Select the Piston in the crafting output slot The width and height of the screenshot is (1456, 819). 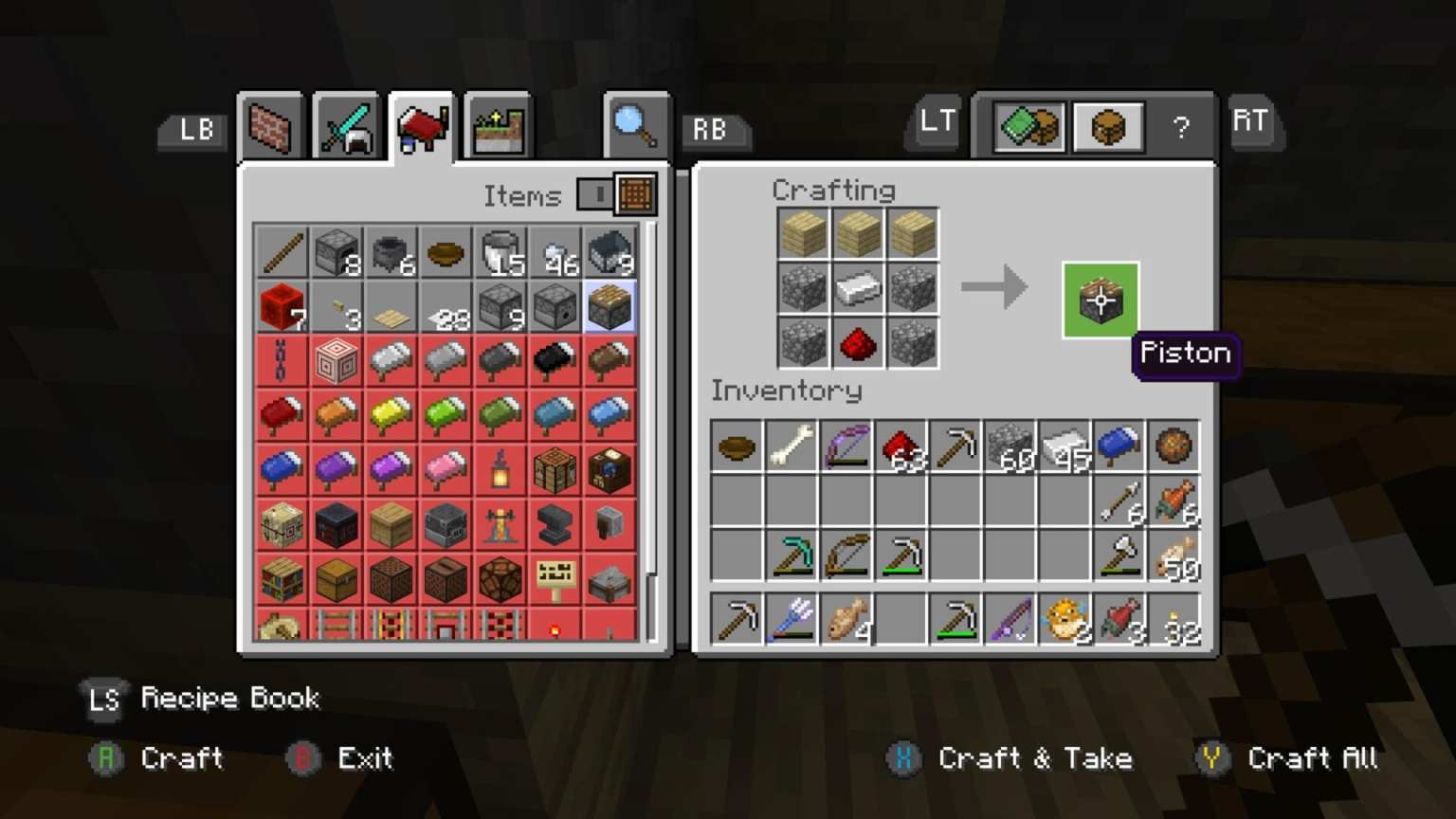point(1100,301)
